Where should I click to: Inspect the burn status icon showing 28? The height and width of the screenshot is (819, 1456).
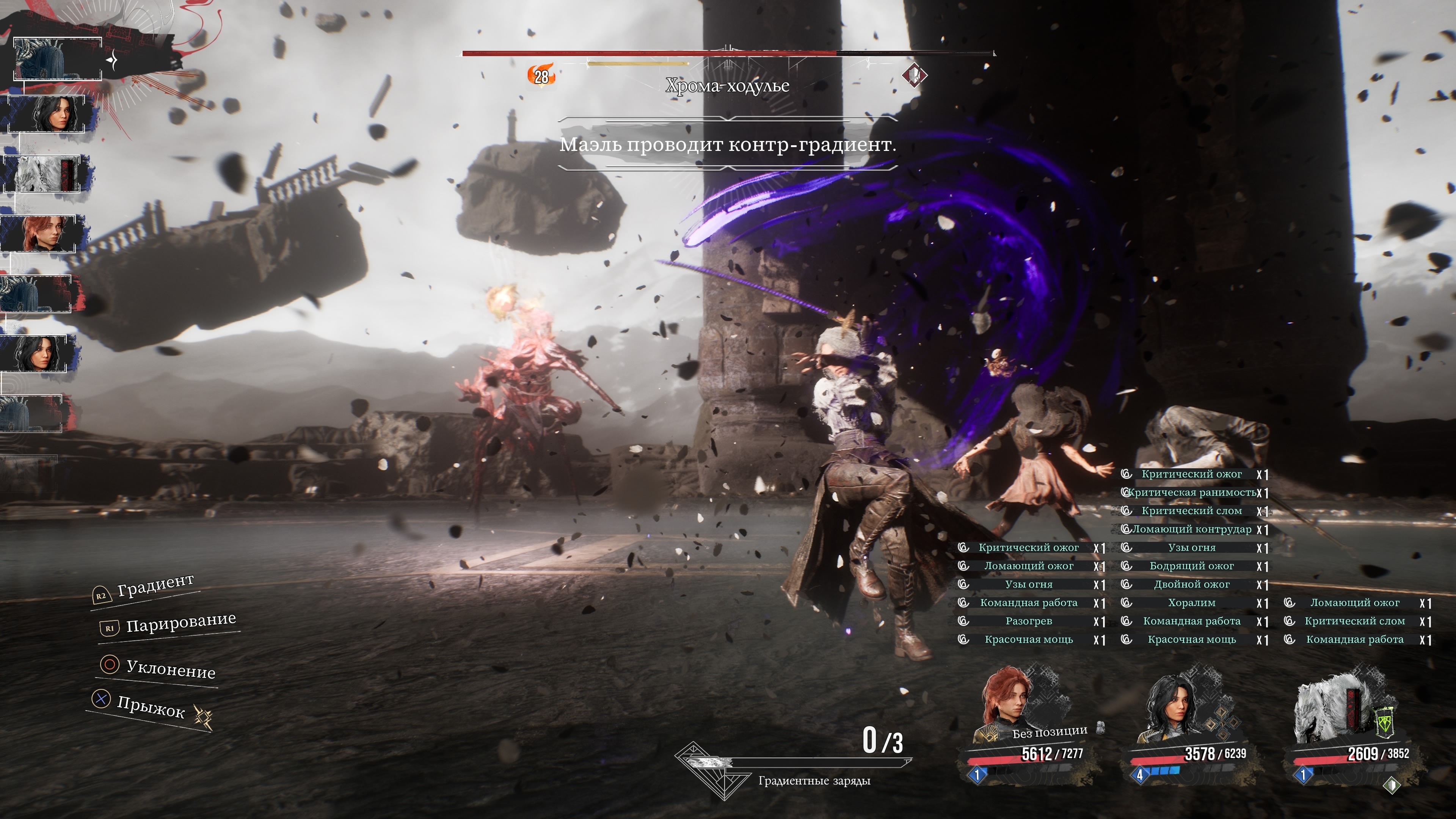[541, 76]
